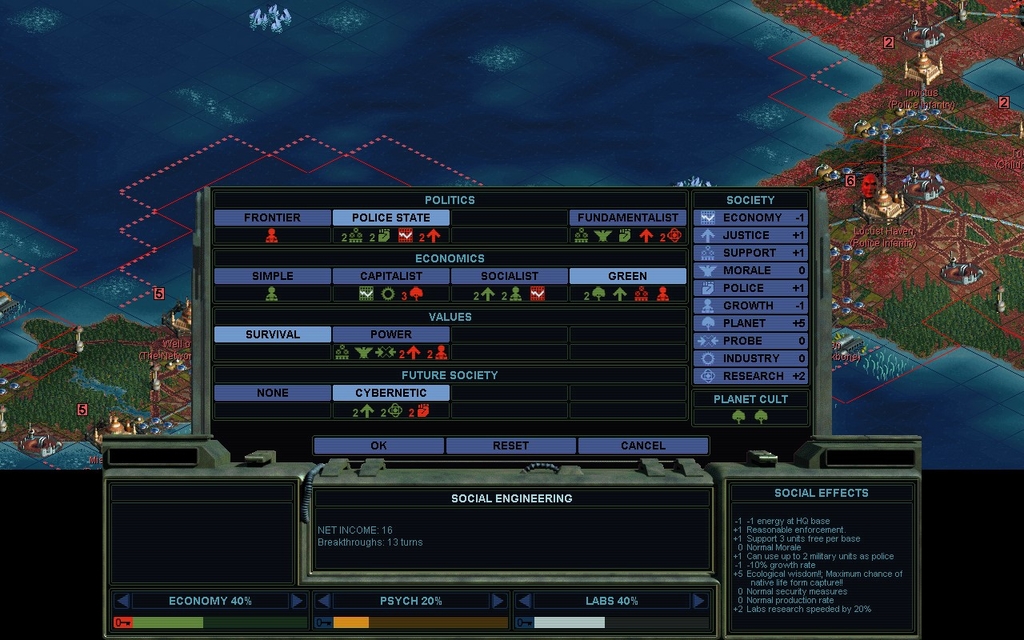1024x640 pixels.
Task: Set future society to None
Action: click(272, 394)
